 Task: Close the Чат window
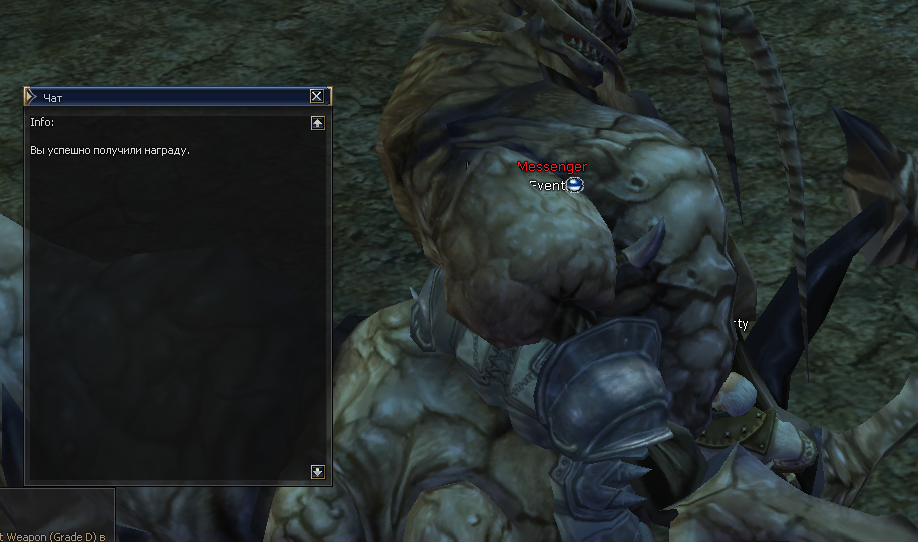click(317, 96)
